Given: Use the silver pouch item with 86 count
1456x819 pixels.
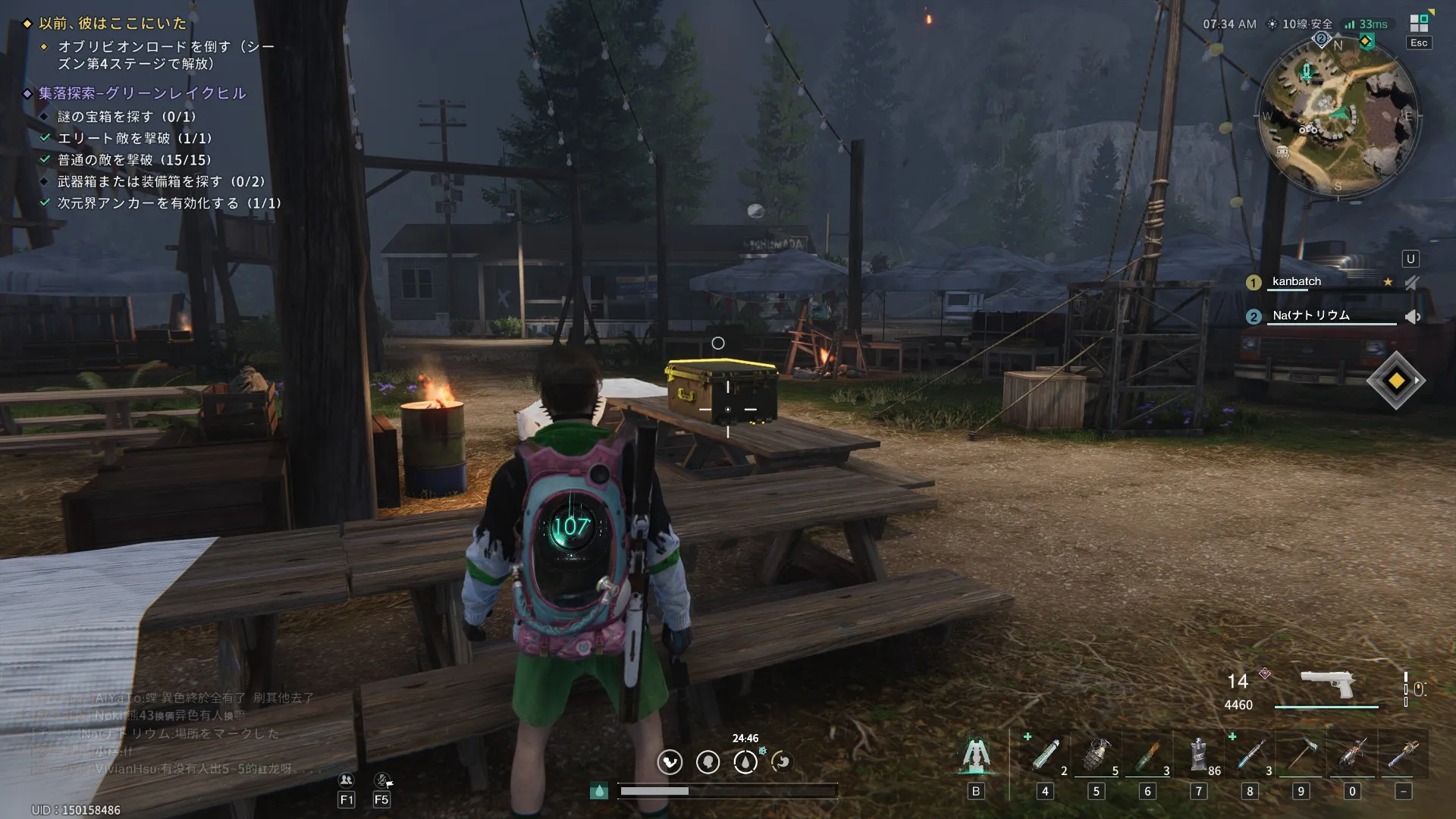Looking at the screenshot, I should (1198, 756).
